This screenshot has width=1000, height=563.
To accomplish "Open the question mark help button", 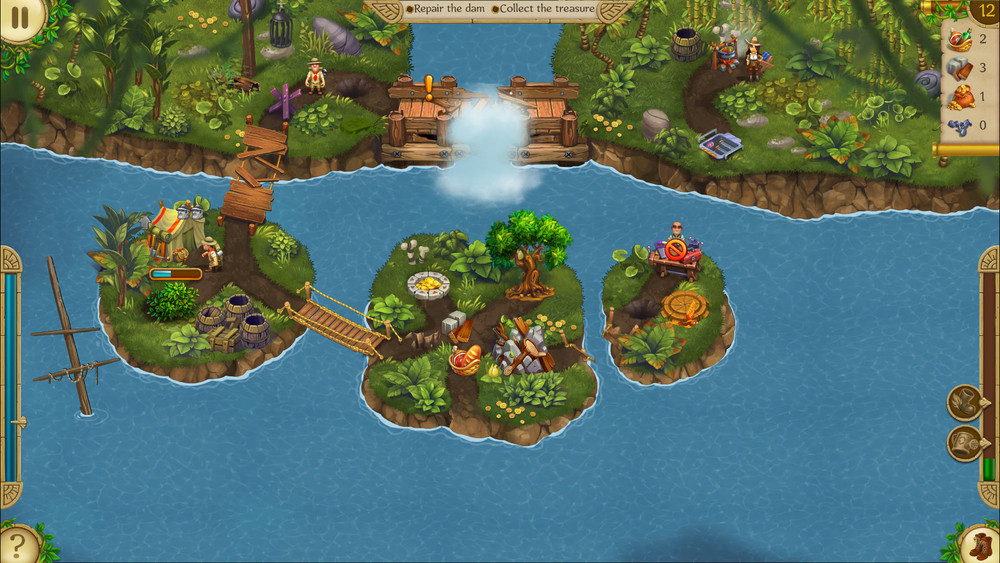I will click(19, 544).
